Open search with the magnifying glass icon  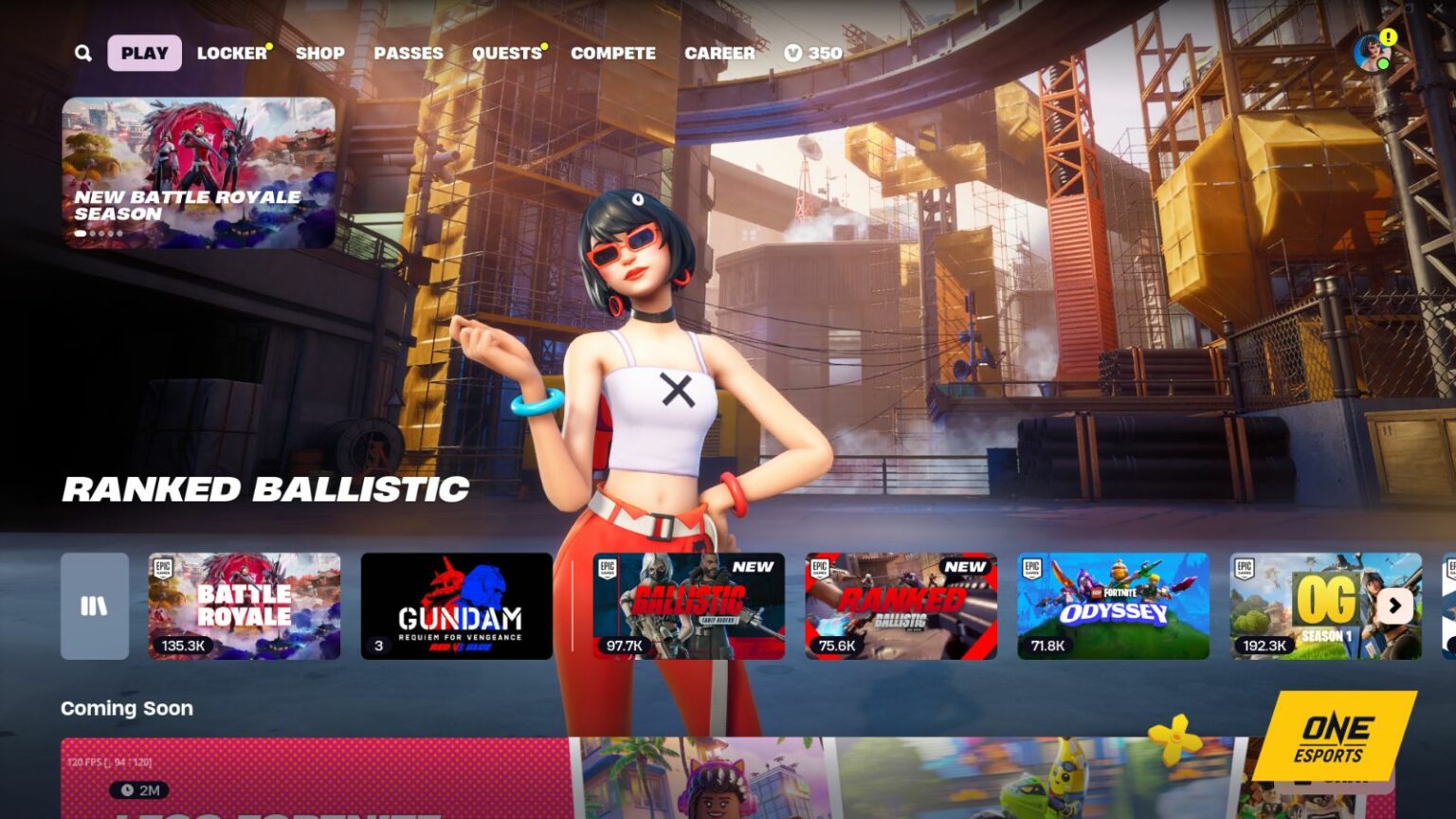(x=82, y=53)
